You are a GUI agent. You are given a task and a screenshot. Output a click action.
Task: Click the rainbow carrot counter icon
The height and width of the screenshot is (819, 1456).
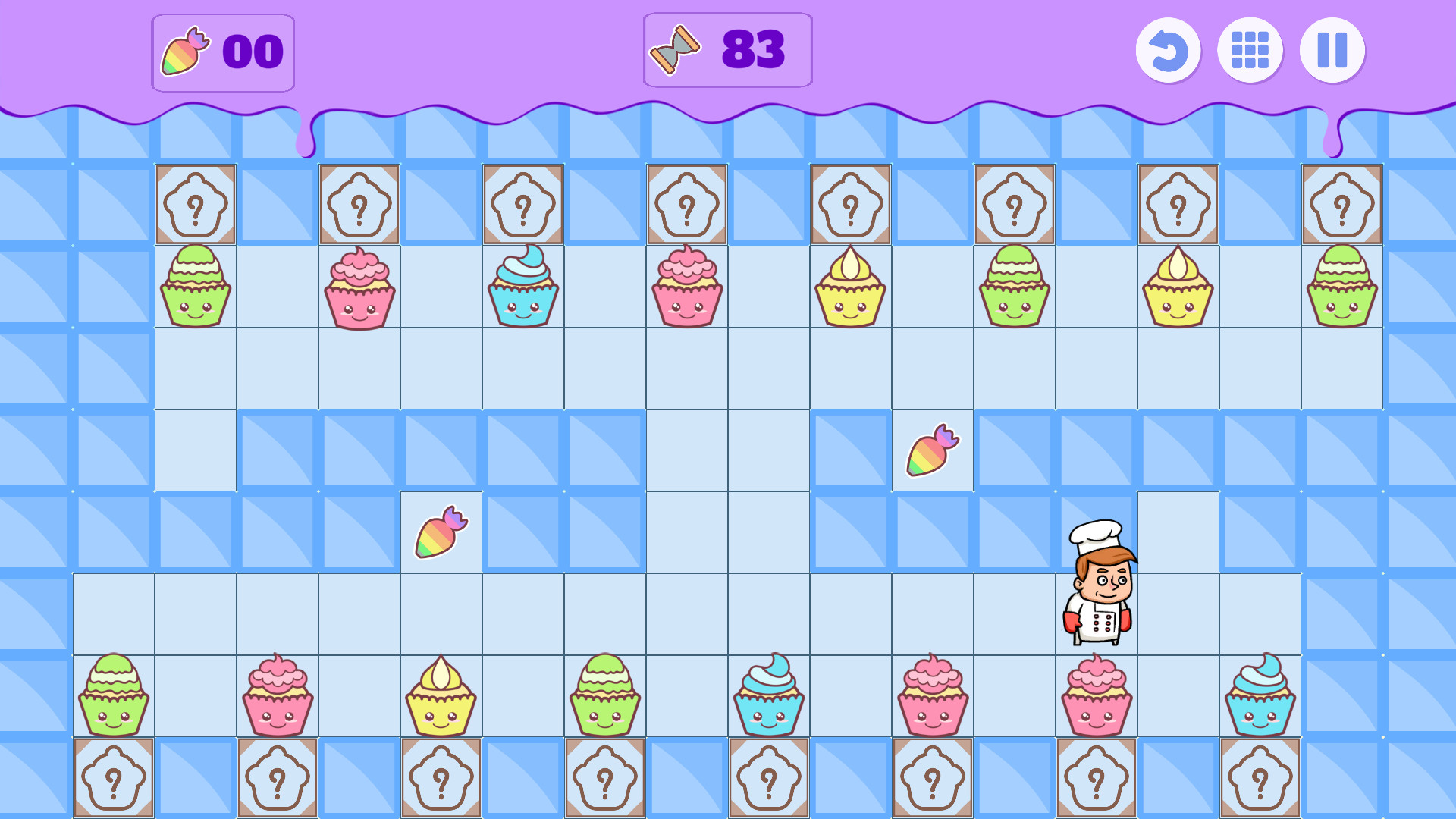(x=184, y=51)
